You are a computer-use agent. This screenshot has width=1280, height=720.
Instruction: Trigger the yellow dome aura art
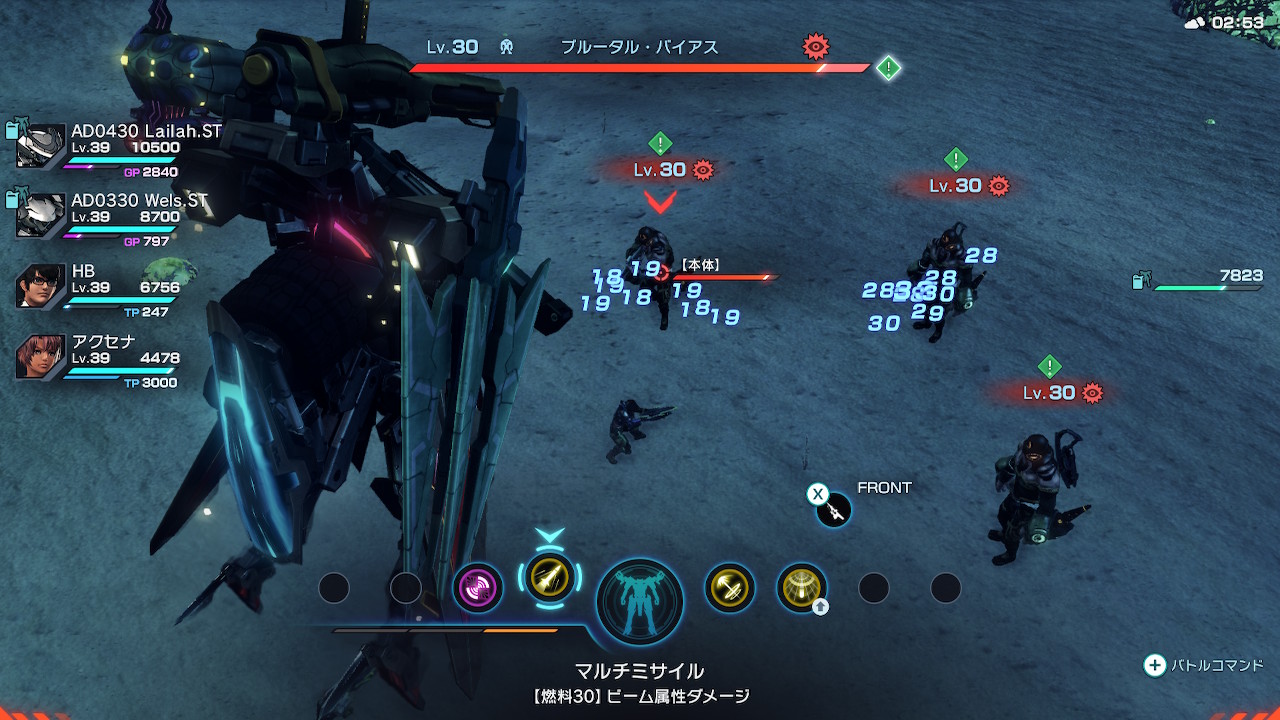[801, 588]
